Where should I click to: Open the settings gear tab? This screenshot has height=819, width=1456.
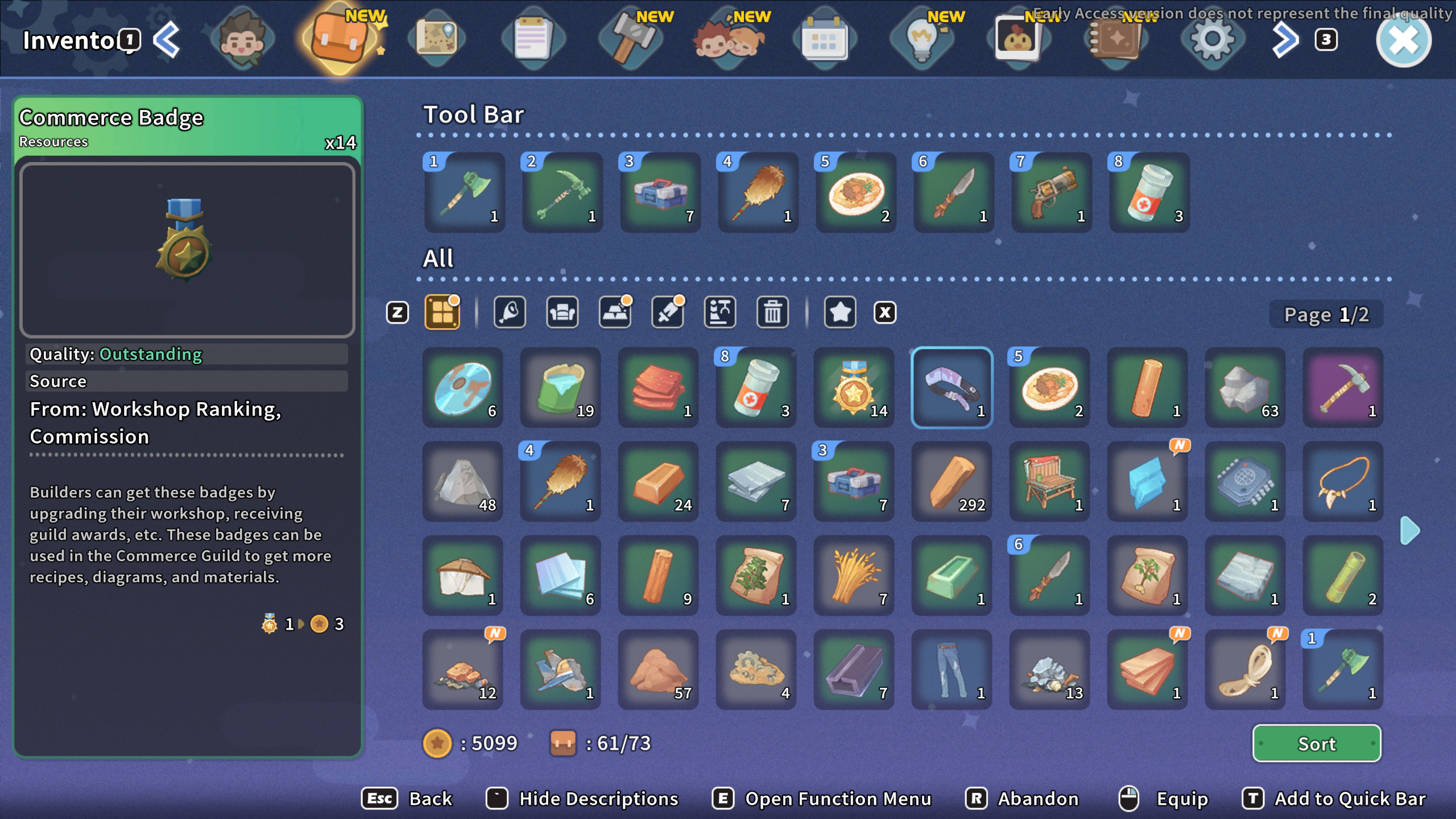[x=1212, y=40]
